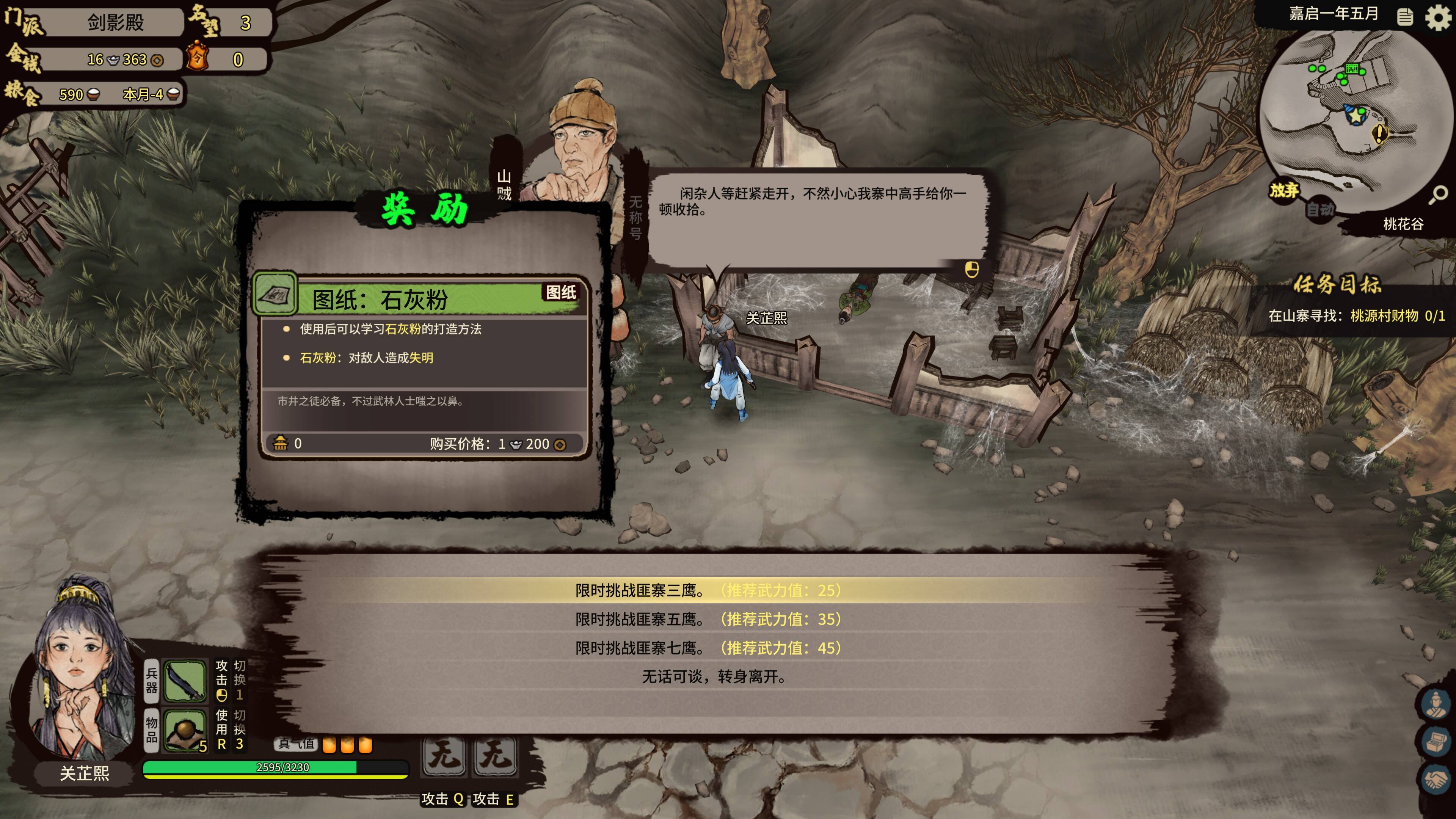
Task: Open the document log icon
Action: [x=1405, y=17]
